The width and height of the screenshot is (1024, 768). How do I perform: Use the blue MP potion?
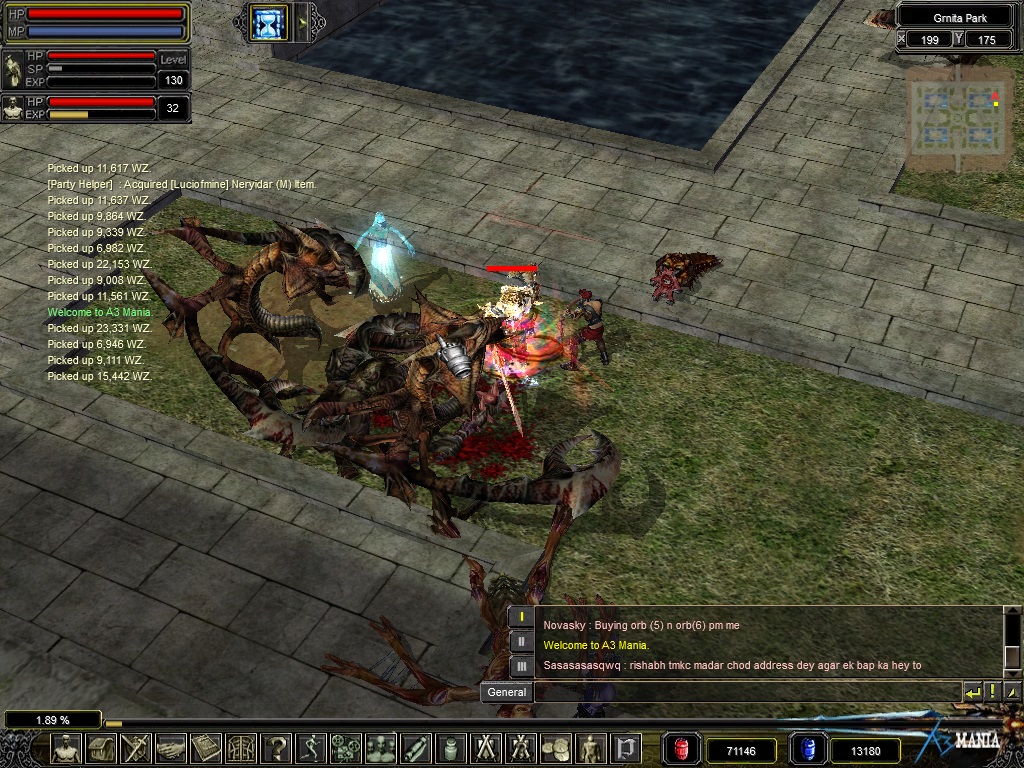(807, 749)
